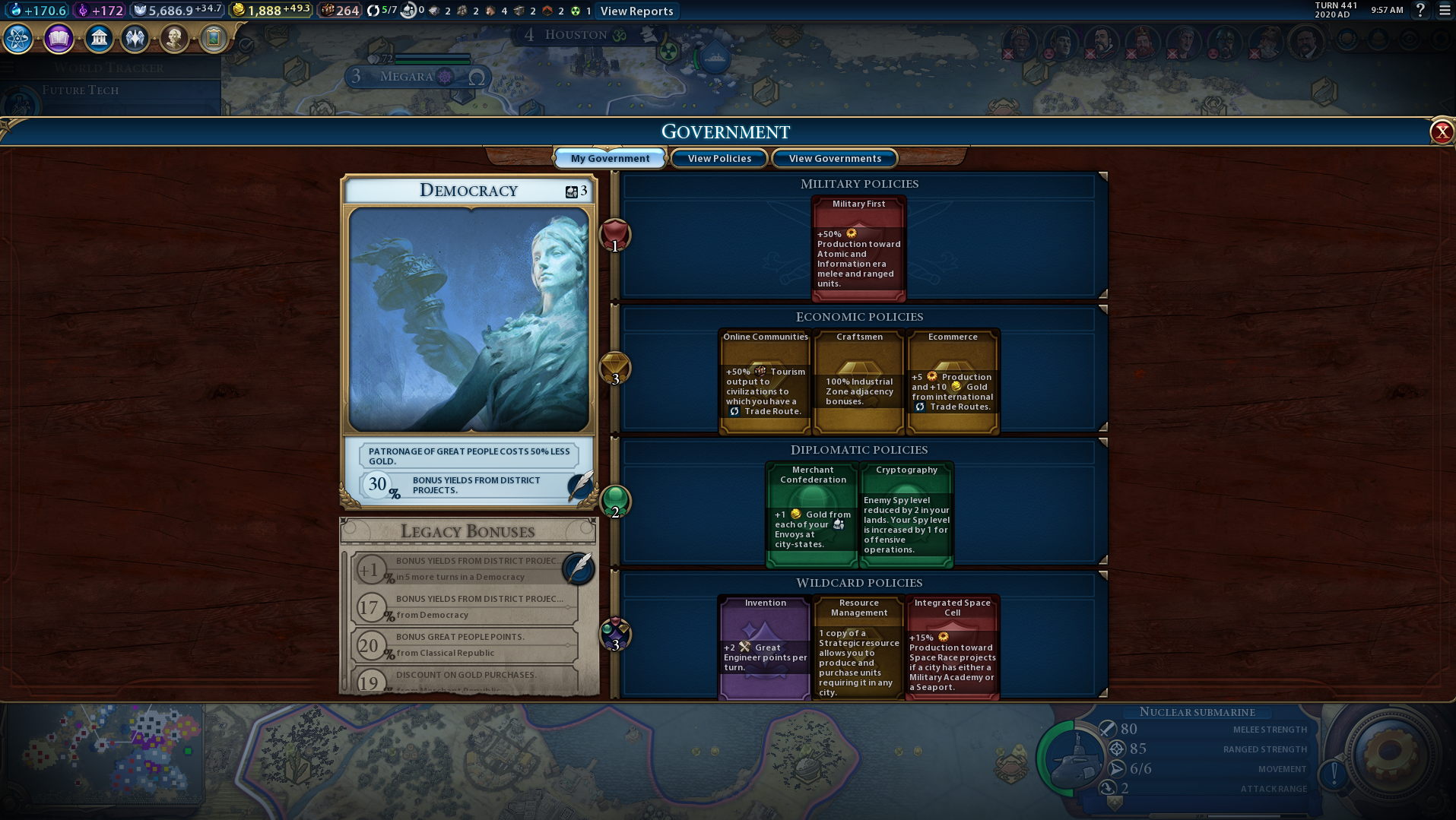Open the in-game help with question mark
Screen dimensions: 1456x820
pos(1419,11)
